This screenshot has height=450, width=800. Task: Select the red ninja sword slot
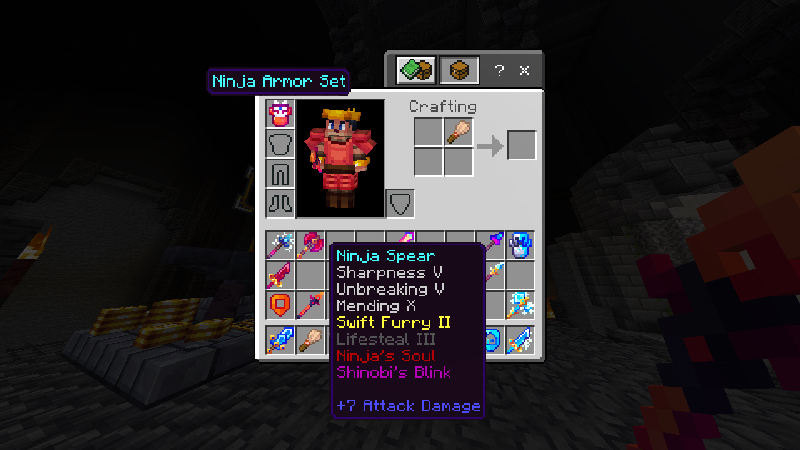point(280,275)
